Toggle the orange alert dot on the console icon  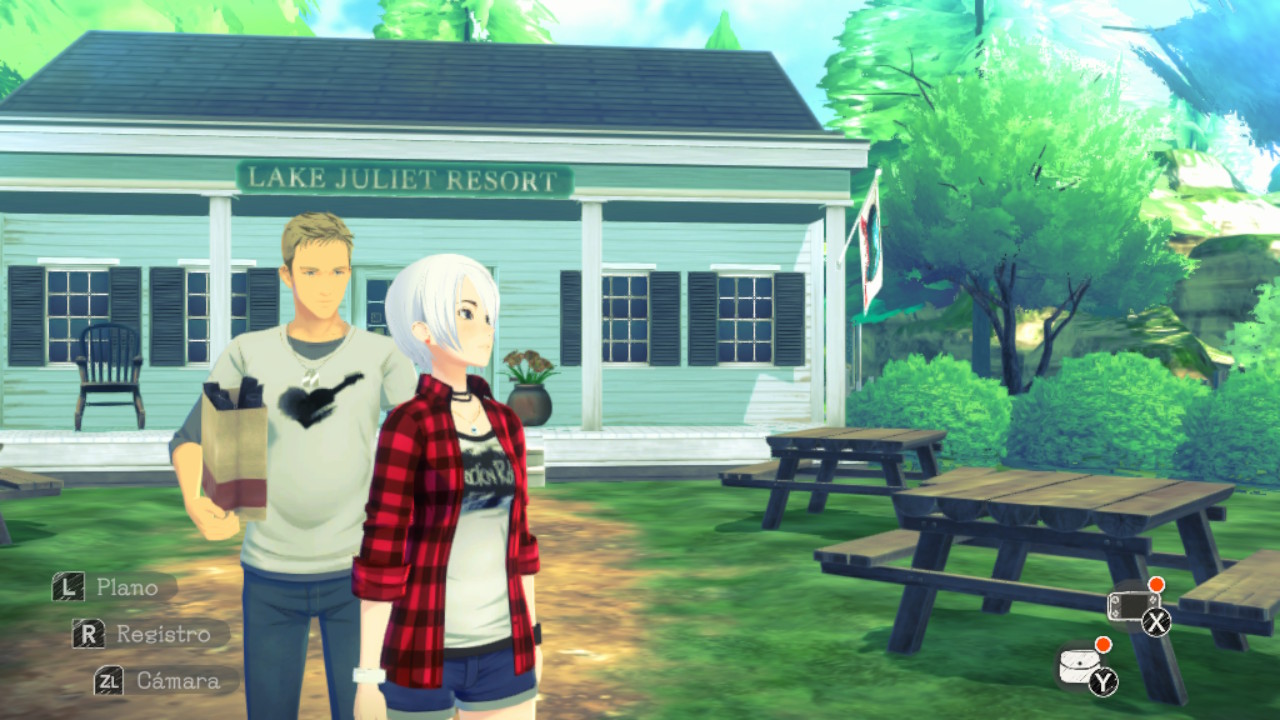(1156, 584)
